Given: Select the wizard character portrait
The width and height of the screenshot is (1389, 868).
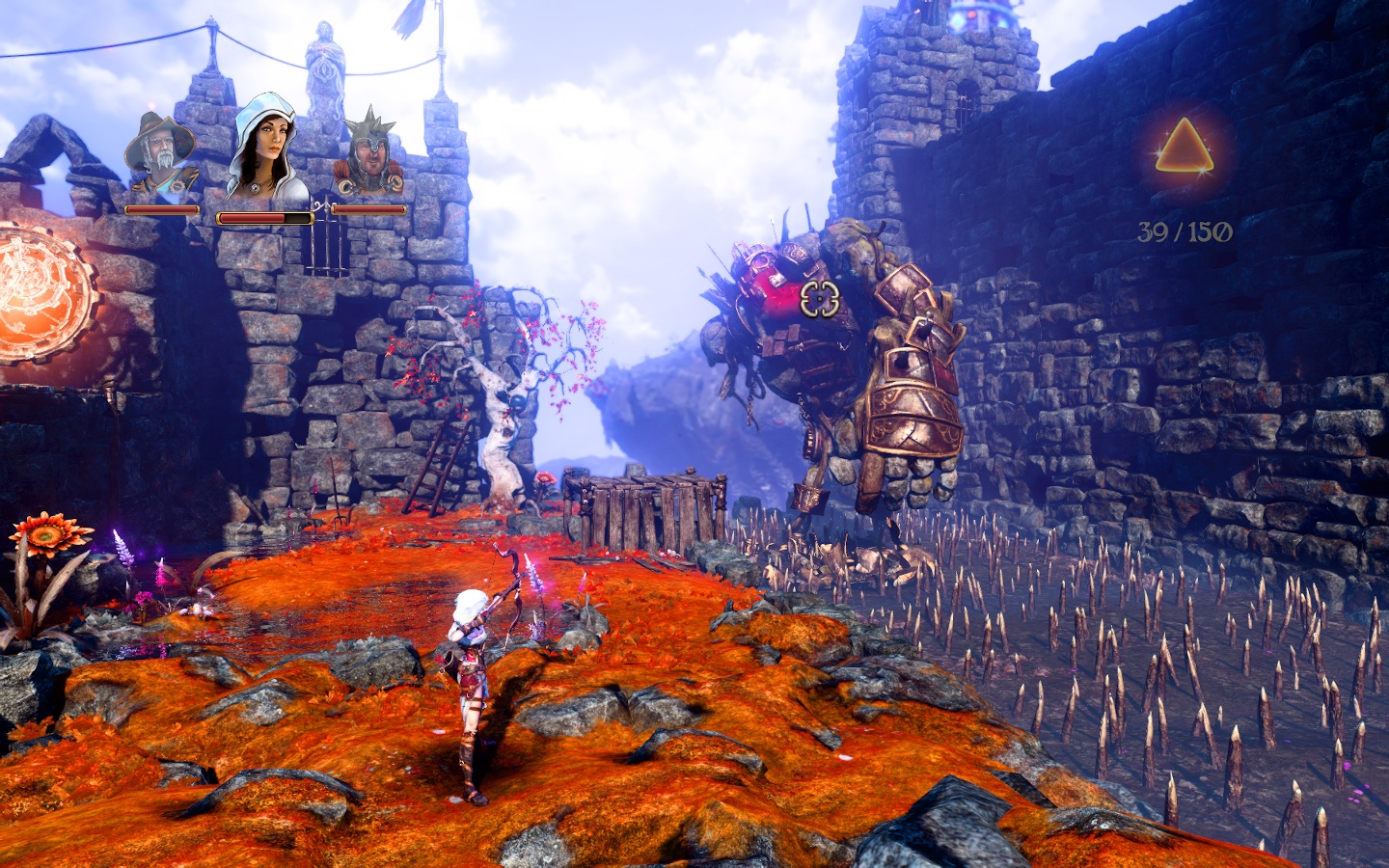Looking at the screenshot, I should pyautogui.click(x=160, y=158).
